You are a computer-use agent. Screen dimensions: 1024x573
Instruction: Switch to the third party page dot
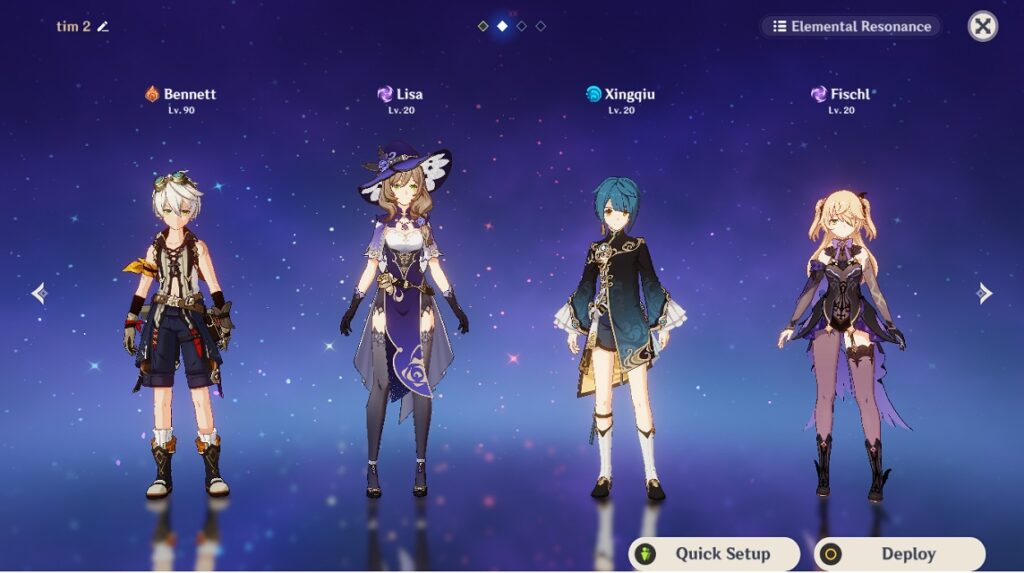click(x=521, y=26)
